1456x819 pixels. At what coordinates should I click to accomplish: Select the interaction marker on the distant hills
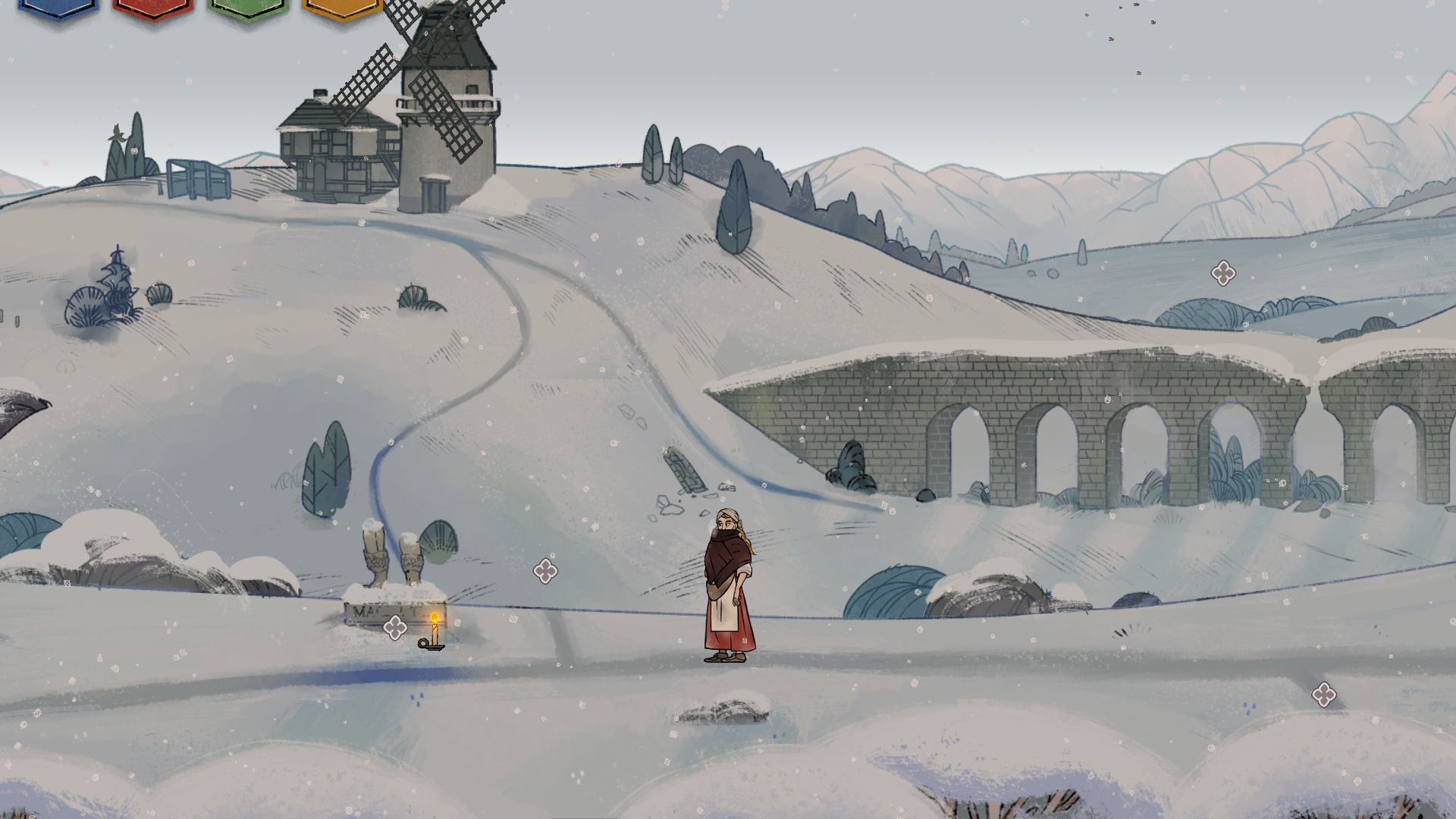click(x=1222, y=273)
